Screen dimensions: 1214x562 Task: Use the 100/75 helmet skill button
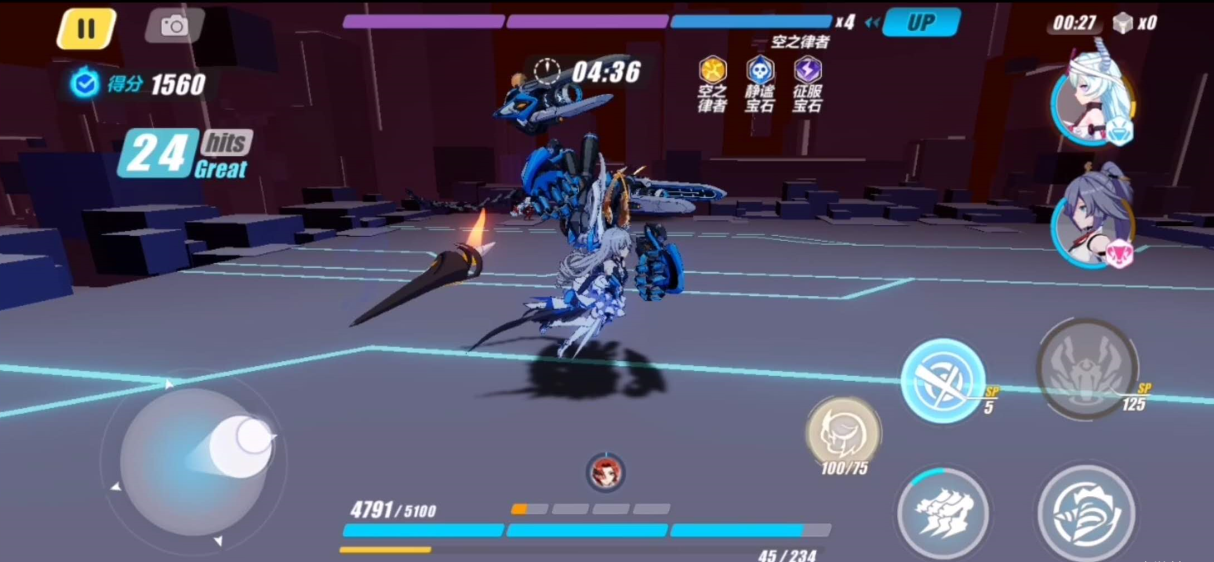(843, 432)
